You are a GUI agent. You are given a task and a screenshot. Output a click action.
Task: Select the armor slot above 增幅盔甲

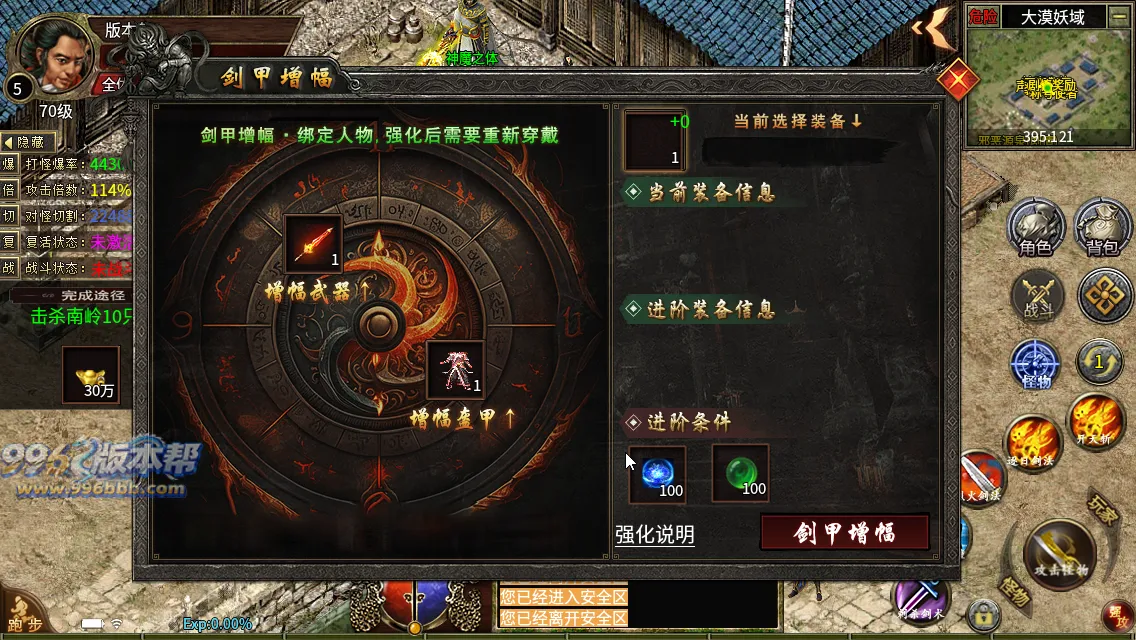(x=455, y=370)
